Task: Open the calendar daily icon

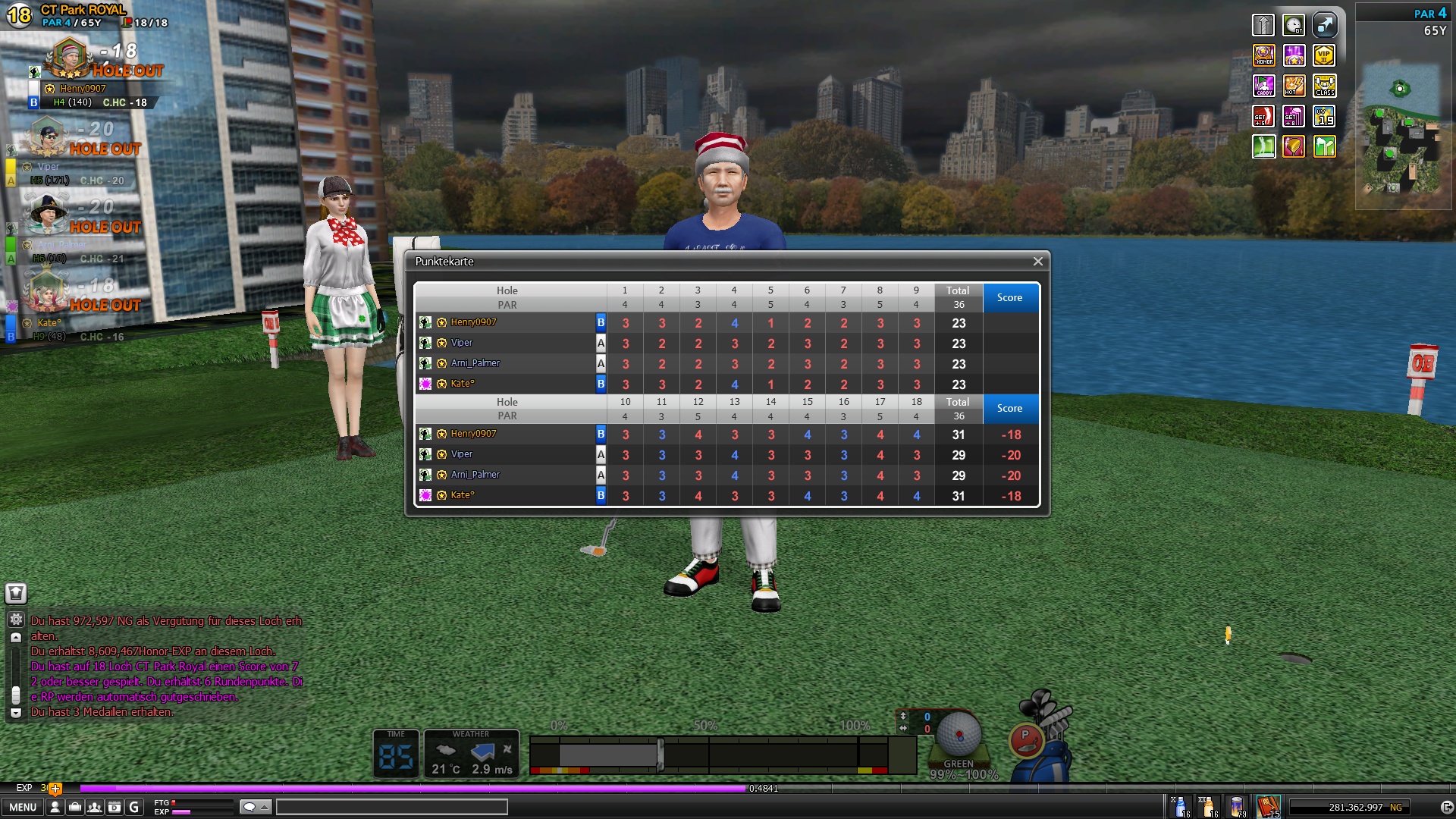Action: pyautogui.click(x=114, y=807)
